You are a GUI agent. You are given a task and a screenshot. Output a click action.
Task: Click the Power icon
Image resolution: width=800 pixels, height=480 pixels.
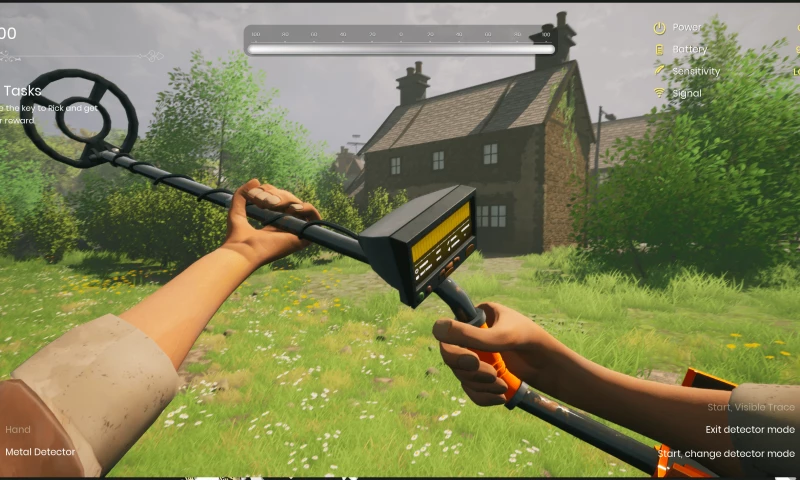[x=659, y=28]
